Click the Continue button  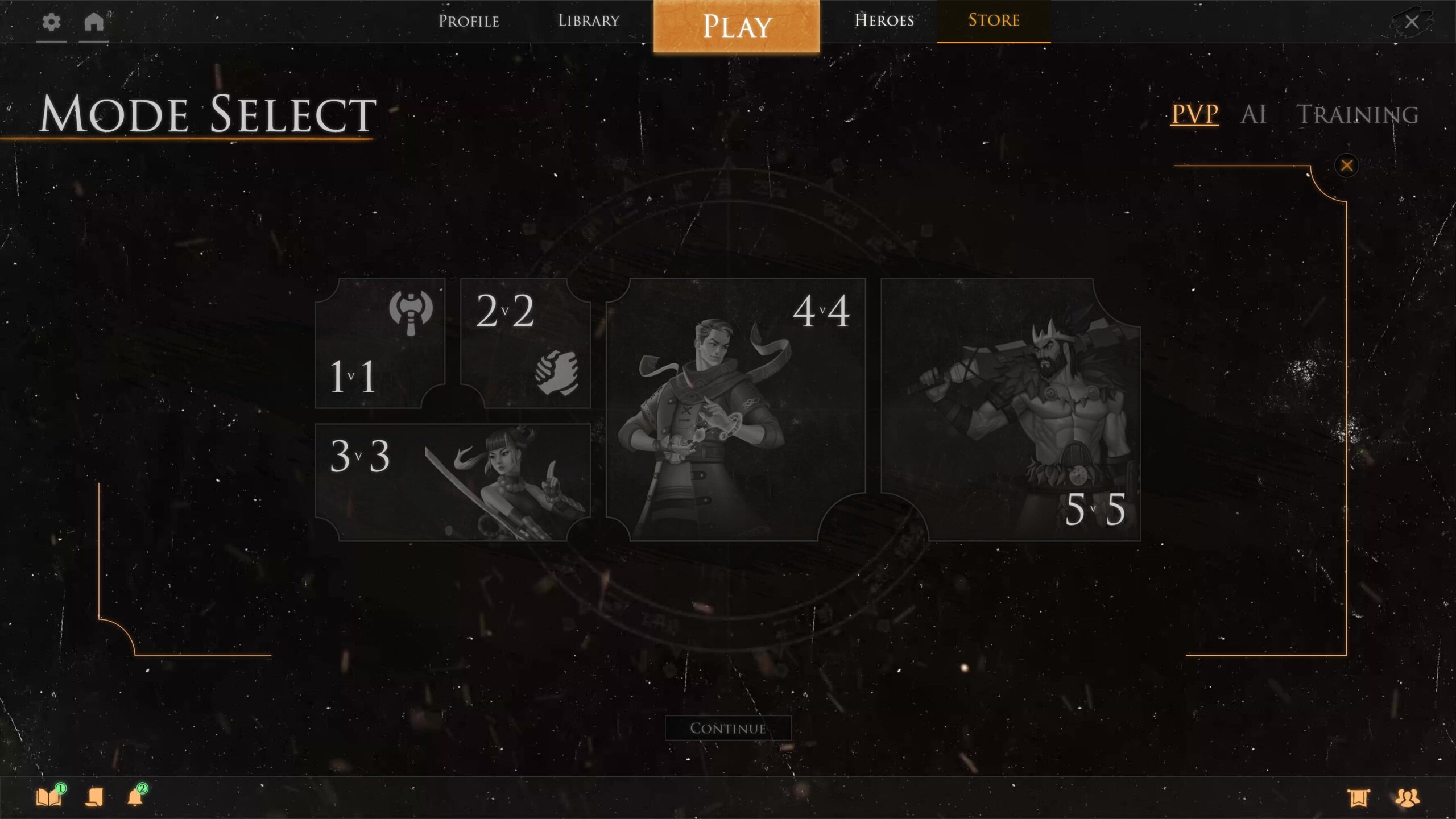[728, 728]
